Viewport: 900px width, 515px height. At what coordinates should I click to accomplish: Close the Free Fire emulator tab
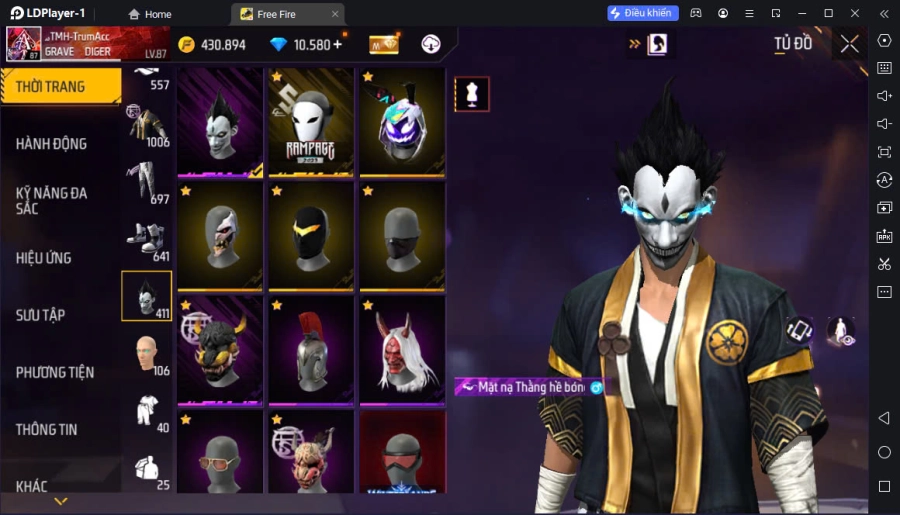point(335,14)
